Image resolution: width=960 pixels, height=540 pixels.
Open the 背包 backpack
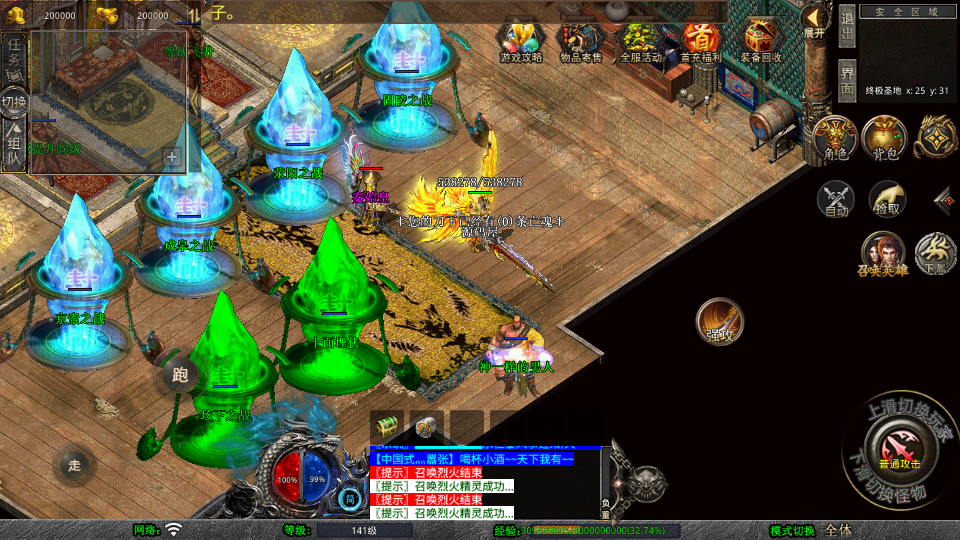885,138
